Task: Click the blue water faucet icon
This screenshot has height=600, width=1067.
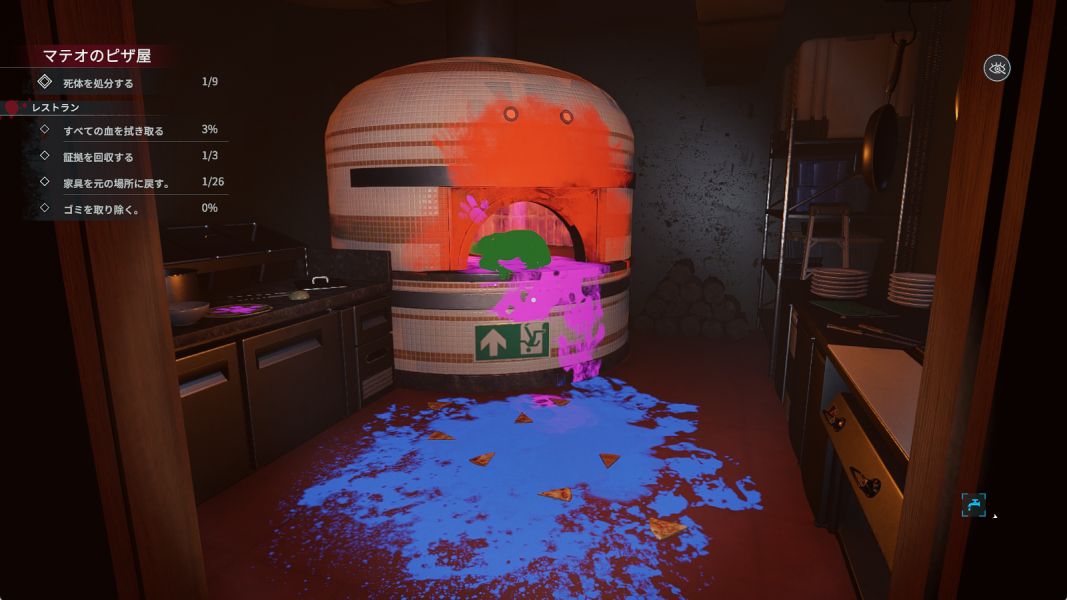Action: tap(973, 505)
